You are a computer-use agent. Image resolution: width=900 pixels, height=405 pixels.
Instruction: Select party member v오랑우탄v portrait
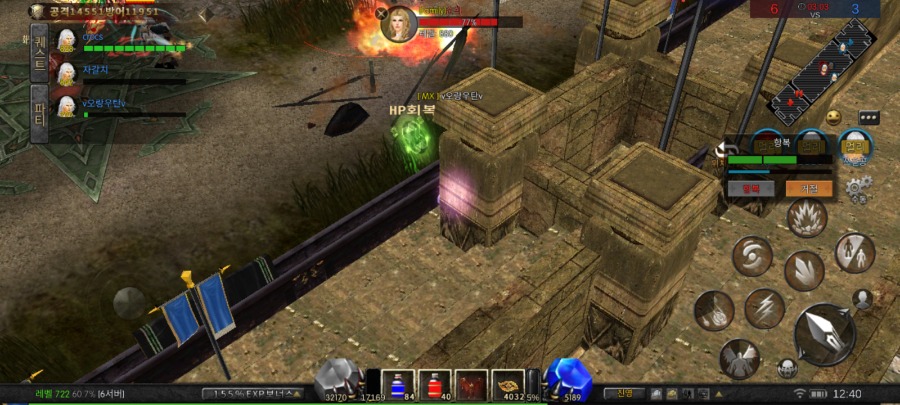click(67, 105)
